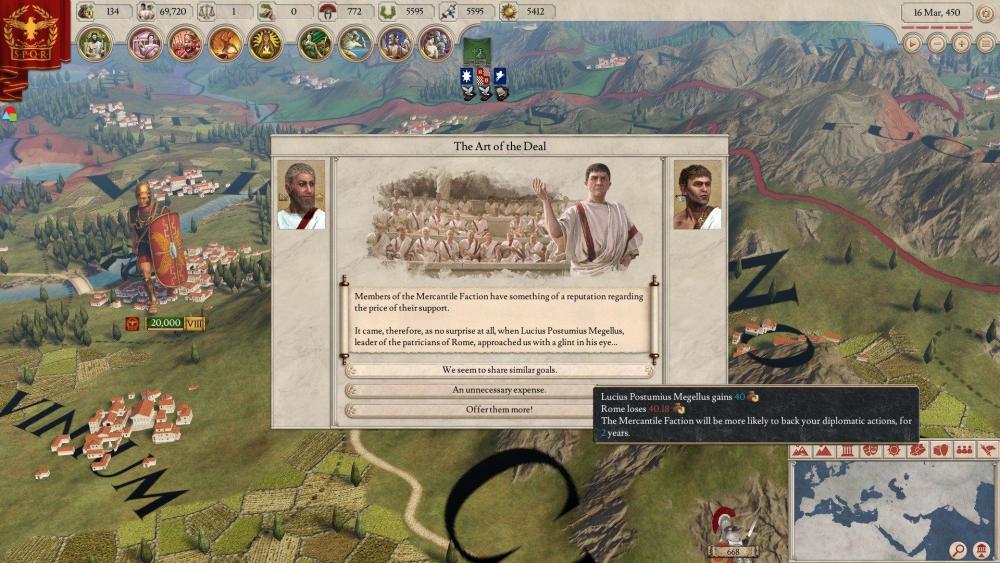Click the temple button on the minimap
Screen dimensions: 1000x563
tap(981, 549)
